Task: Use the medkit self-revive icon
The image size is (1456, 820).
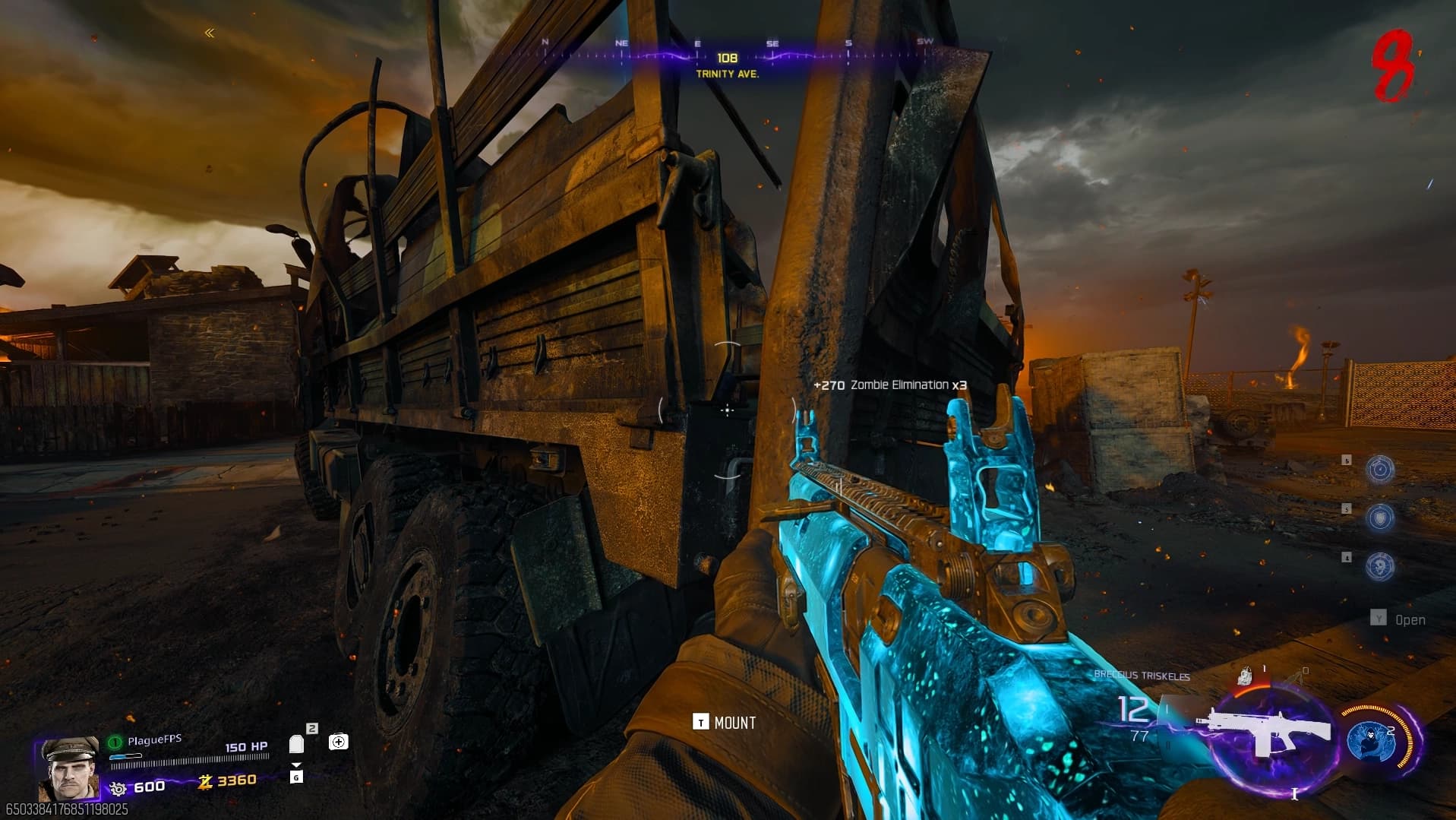Action: 338,741
